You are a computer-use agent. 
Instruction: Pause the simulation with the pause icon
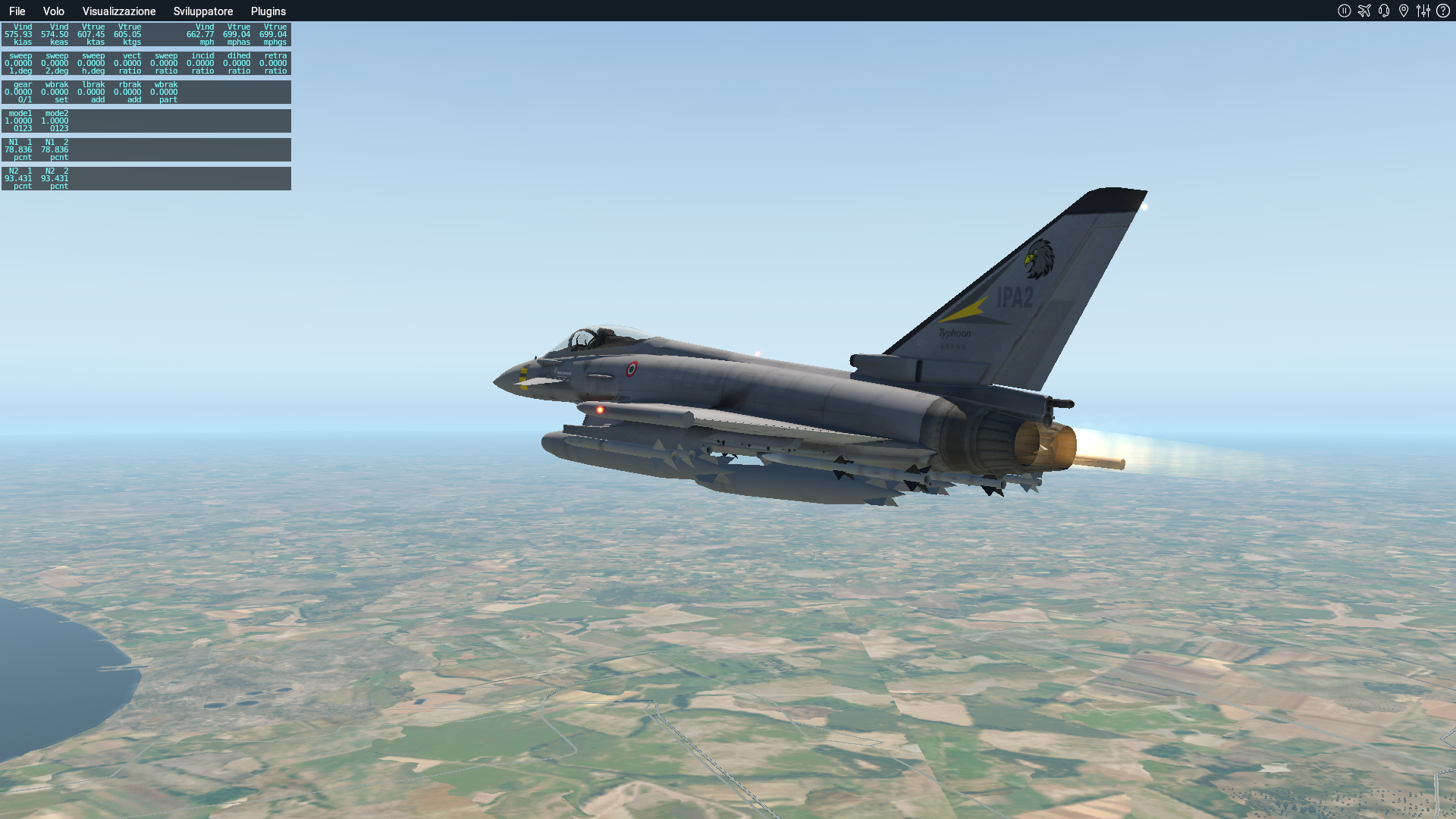(1345, 11)
